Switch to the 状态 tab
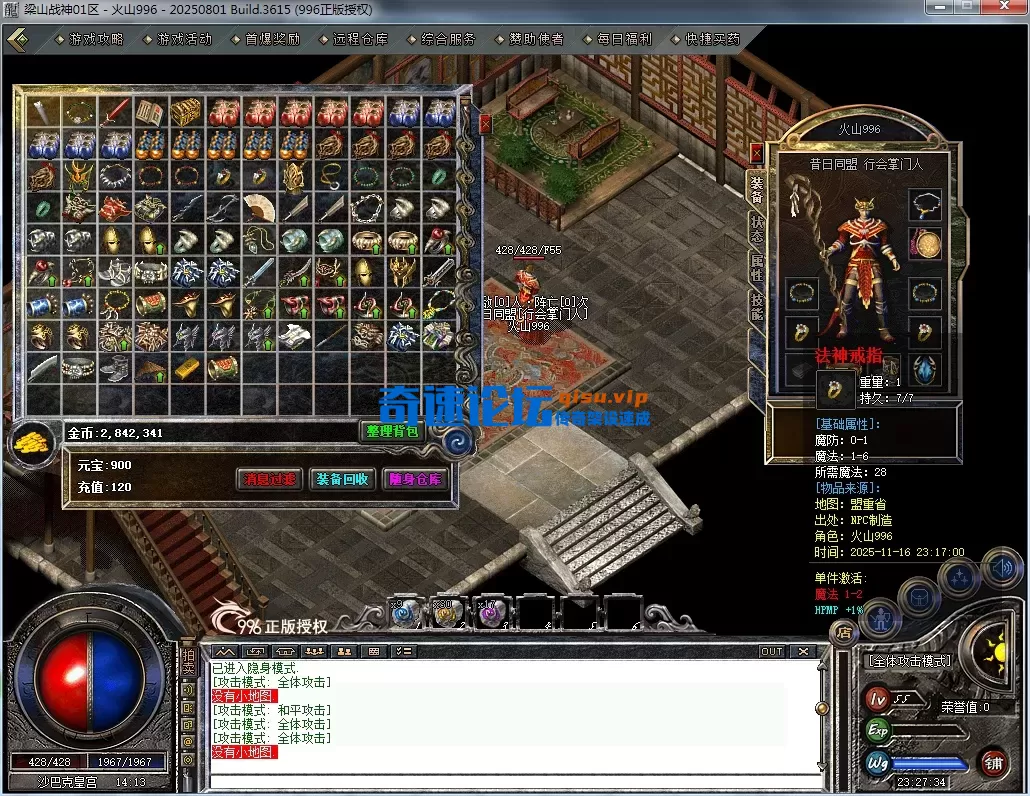Screen dimensions: 1030x796 (x=757, y=229)
